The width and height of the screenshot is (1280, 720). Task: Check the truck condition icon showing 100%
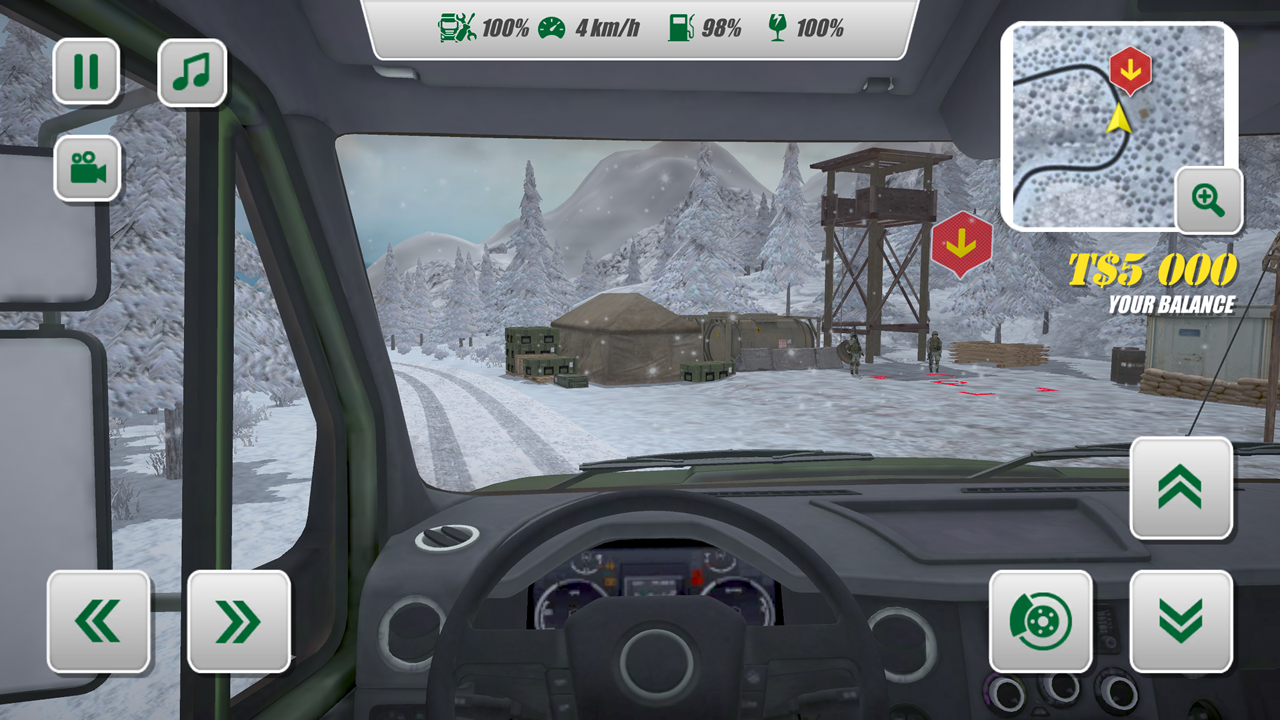[x=456, y=28]
